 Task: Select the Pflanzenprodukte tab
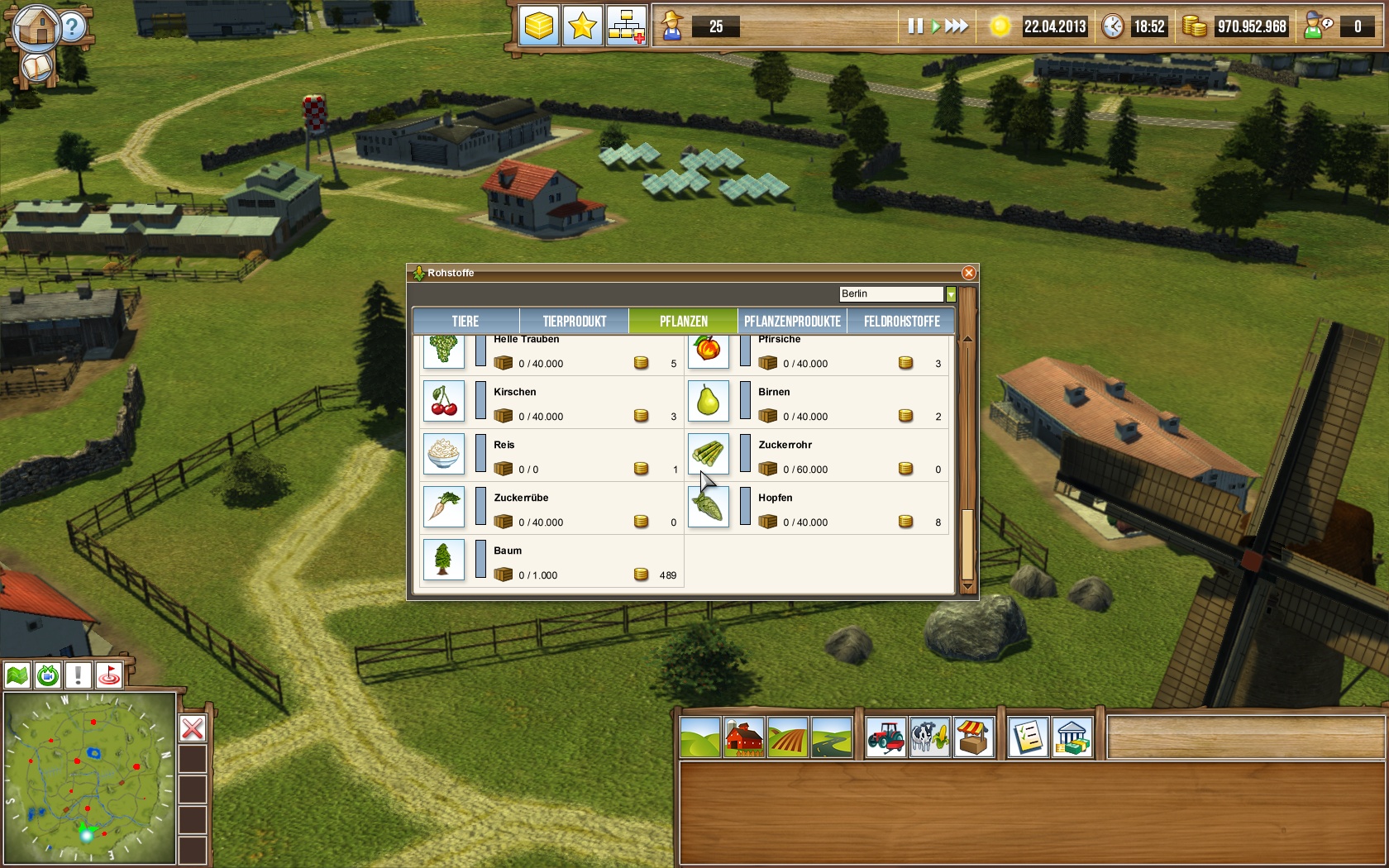pyautogui.click(x=792, y=322)
